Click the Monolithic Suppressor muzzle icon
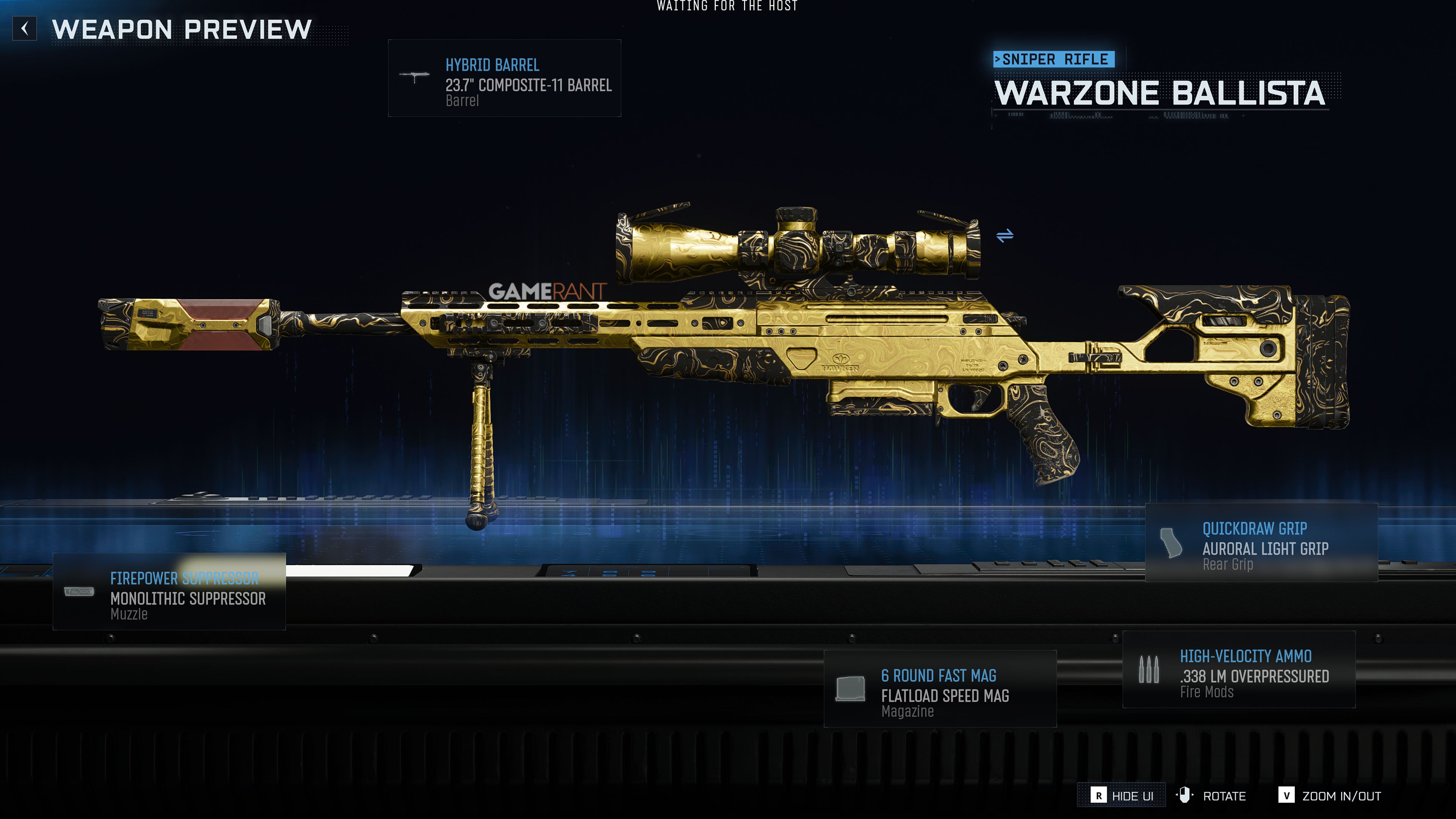This screenshot has height=819, width=1456. point(80,591)
